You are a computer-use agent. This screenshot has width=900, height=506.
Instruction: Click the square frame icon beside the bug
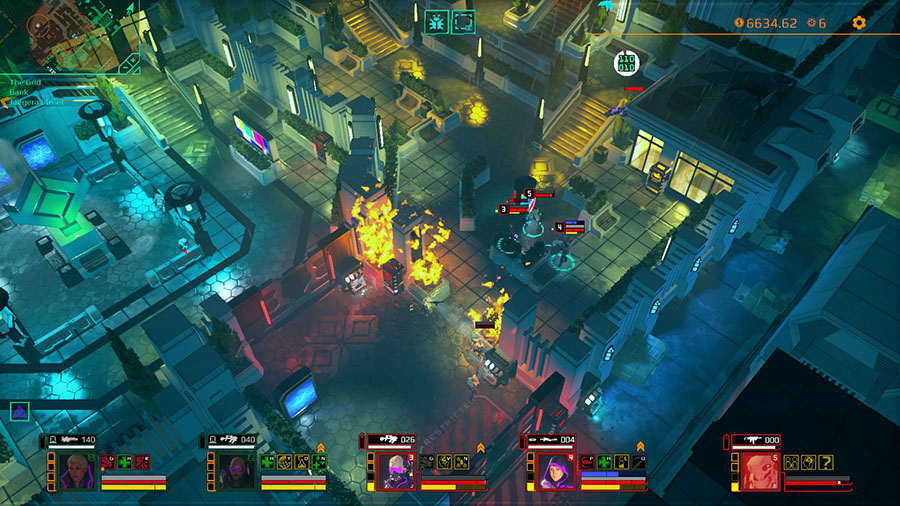coord(463,22)
